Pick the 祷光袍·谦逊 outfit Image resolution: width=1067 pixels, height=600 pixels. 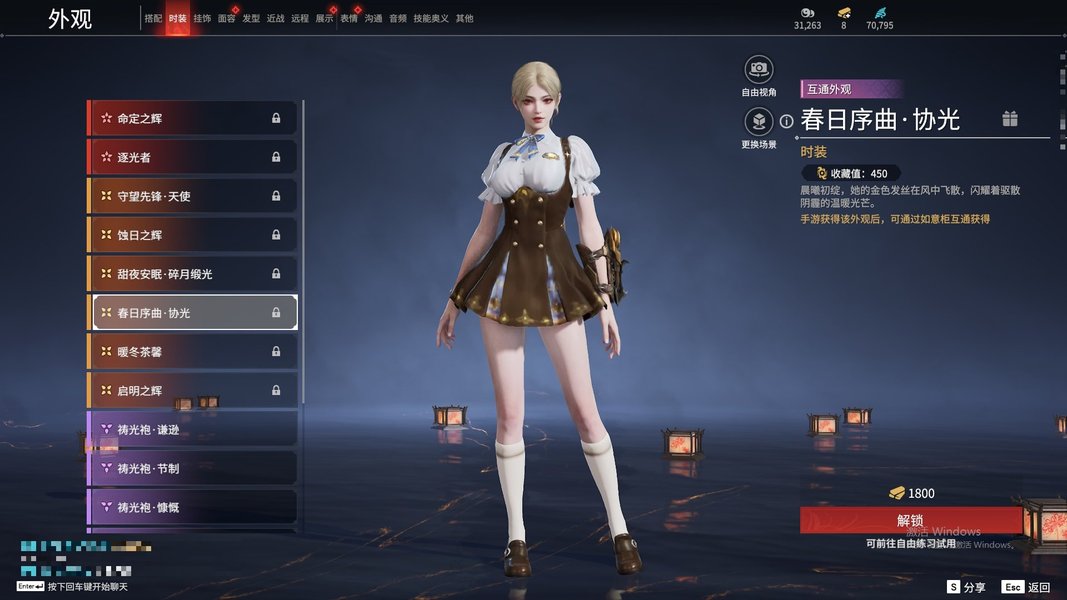(194, 429)
